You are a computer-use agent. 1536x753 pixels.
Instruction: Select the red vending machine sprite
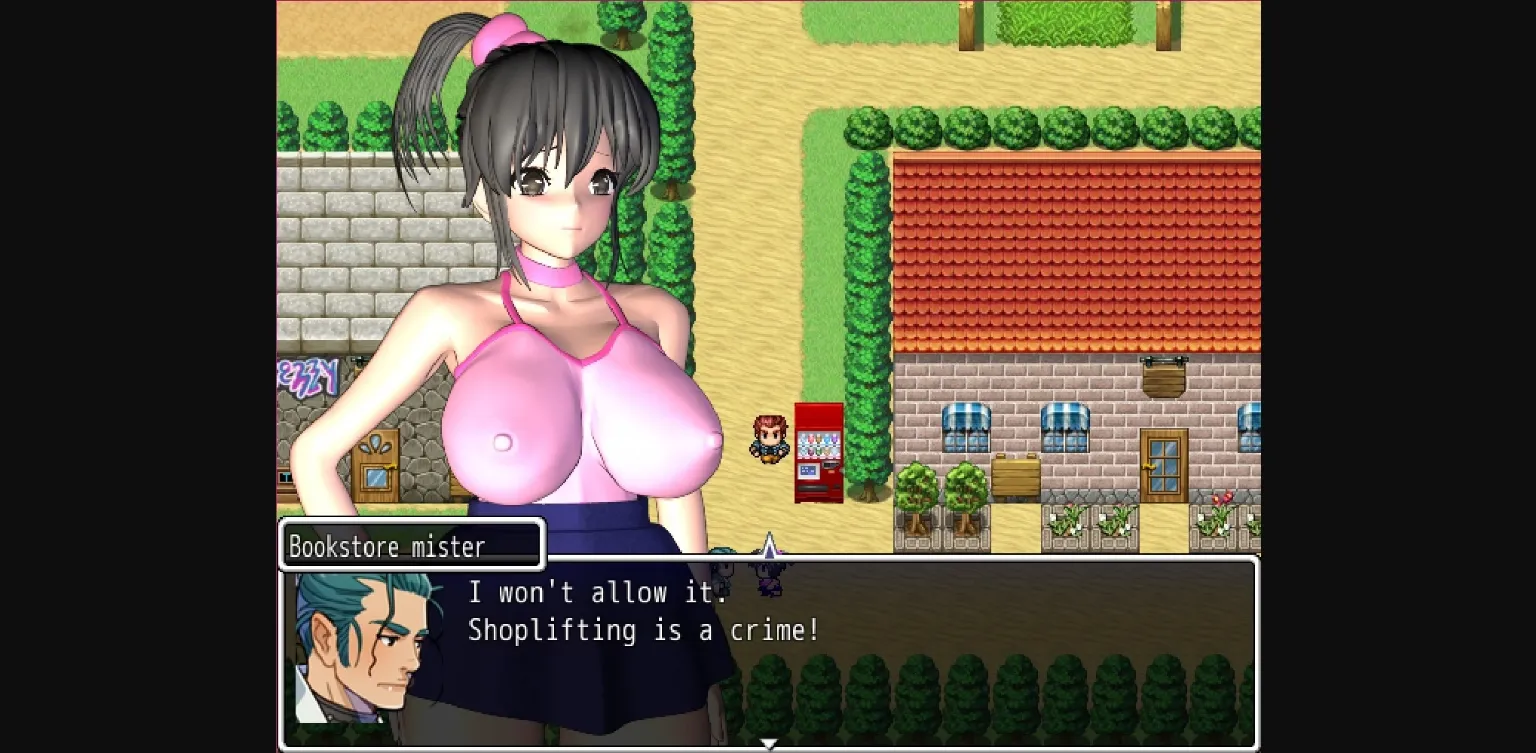click(x=819, y=455)
